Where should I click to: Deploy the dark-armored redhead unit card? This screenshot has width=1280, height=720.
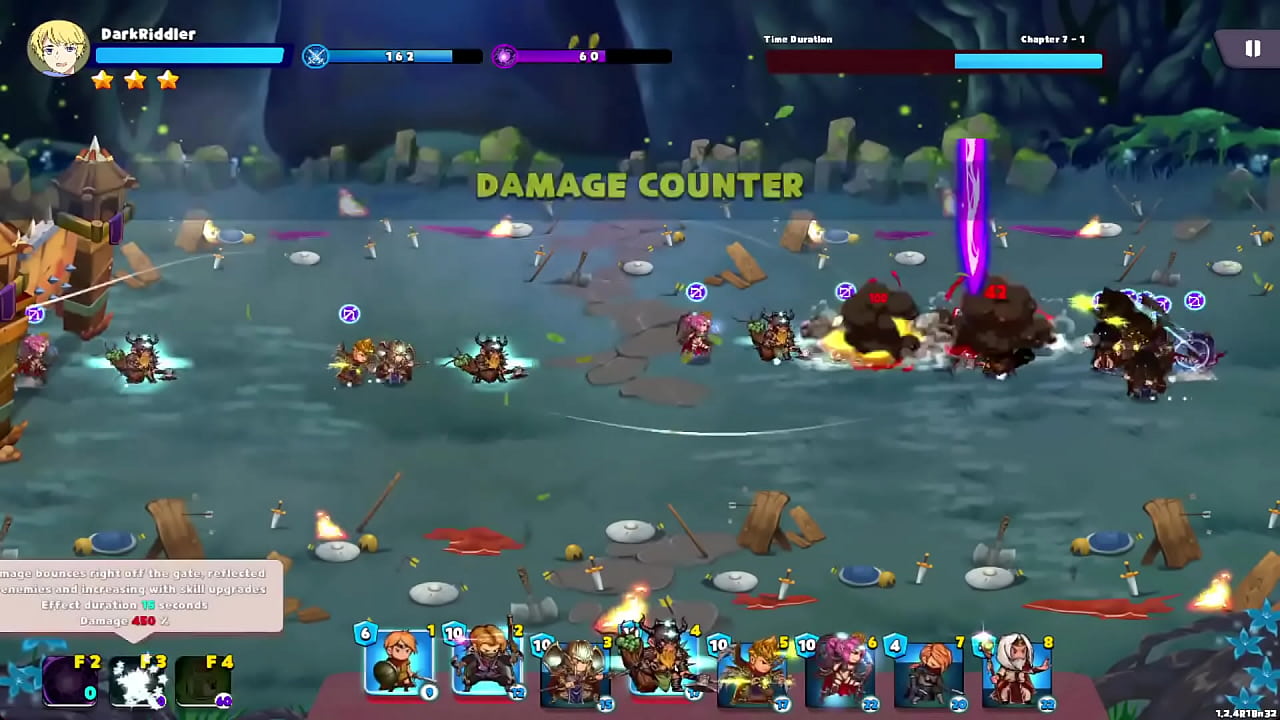click(x=930, y=670)
